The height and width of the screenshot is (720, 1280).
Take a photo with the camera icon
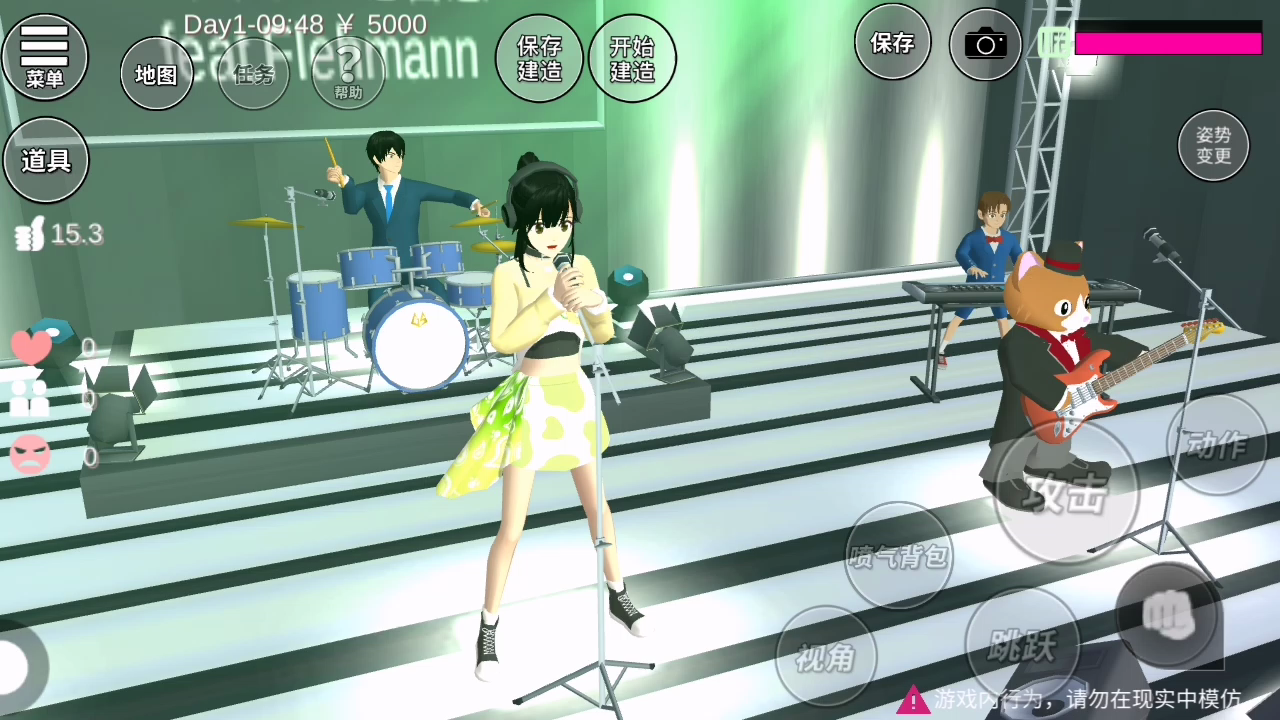click(x=985, y=44)
